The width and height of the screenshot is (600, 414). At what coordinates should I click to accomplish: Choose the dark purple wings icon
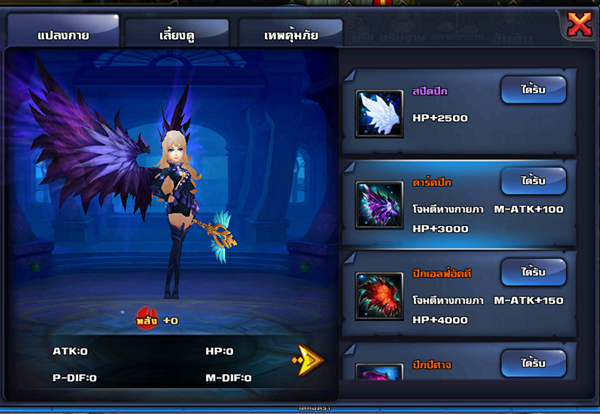[x=380, y=205]
